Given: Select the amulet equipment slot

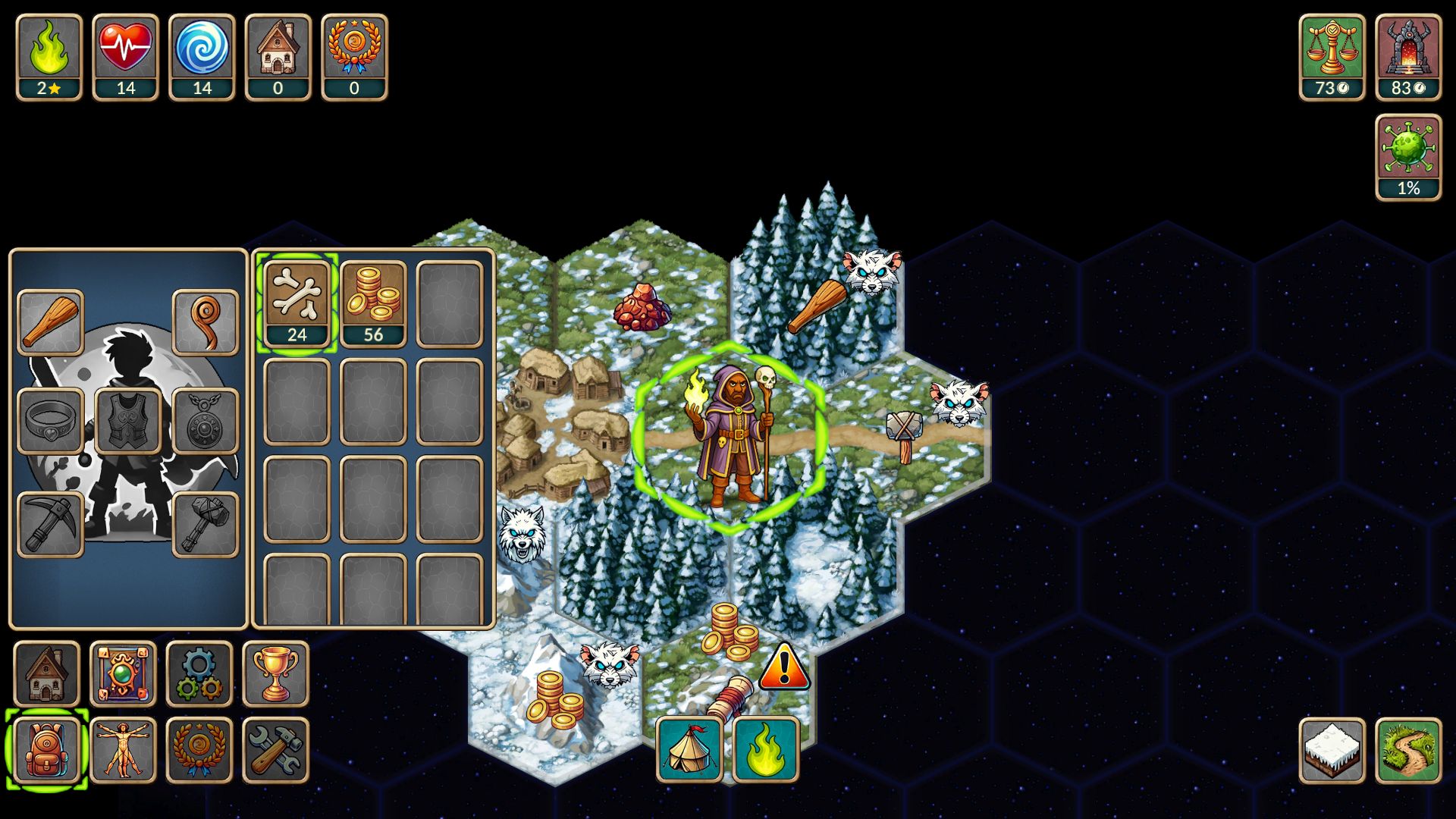Looking at the screenshot, I should (205, 421).
